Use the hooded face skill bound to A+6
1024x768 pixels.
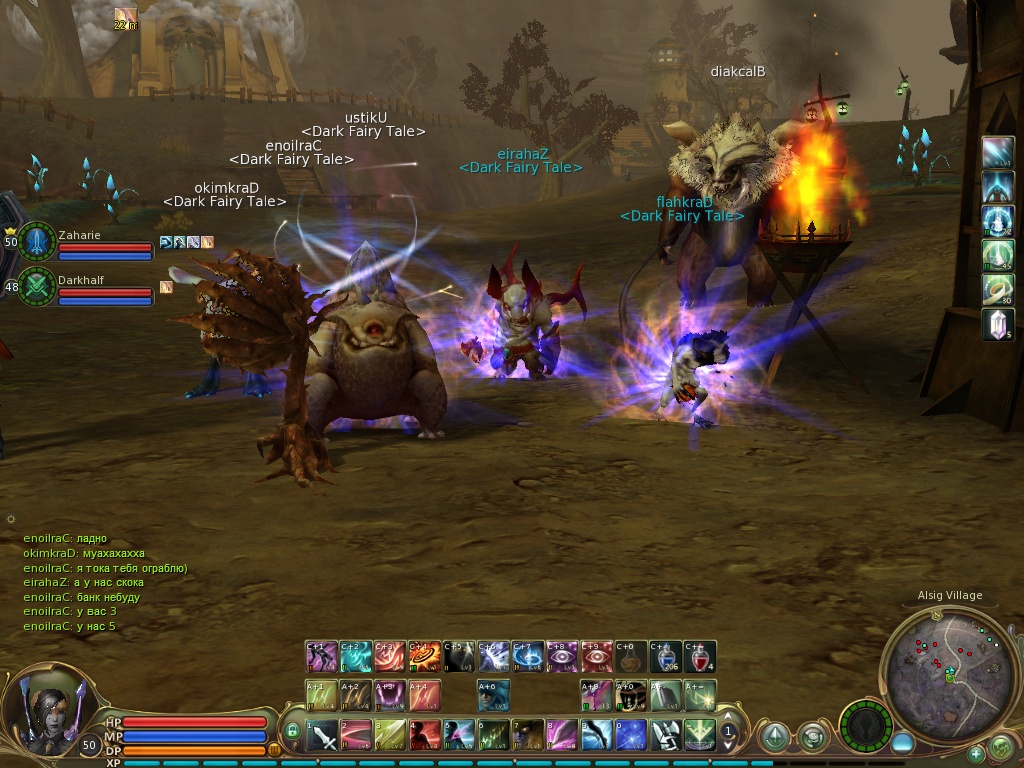click(493, 695)
